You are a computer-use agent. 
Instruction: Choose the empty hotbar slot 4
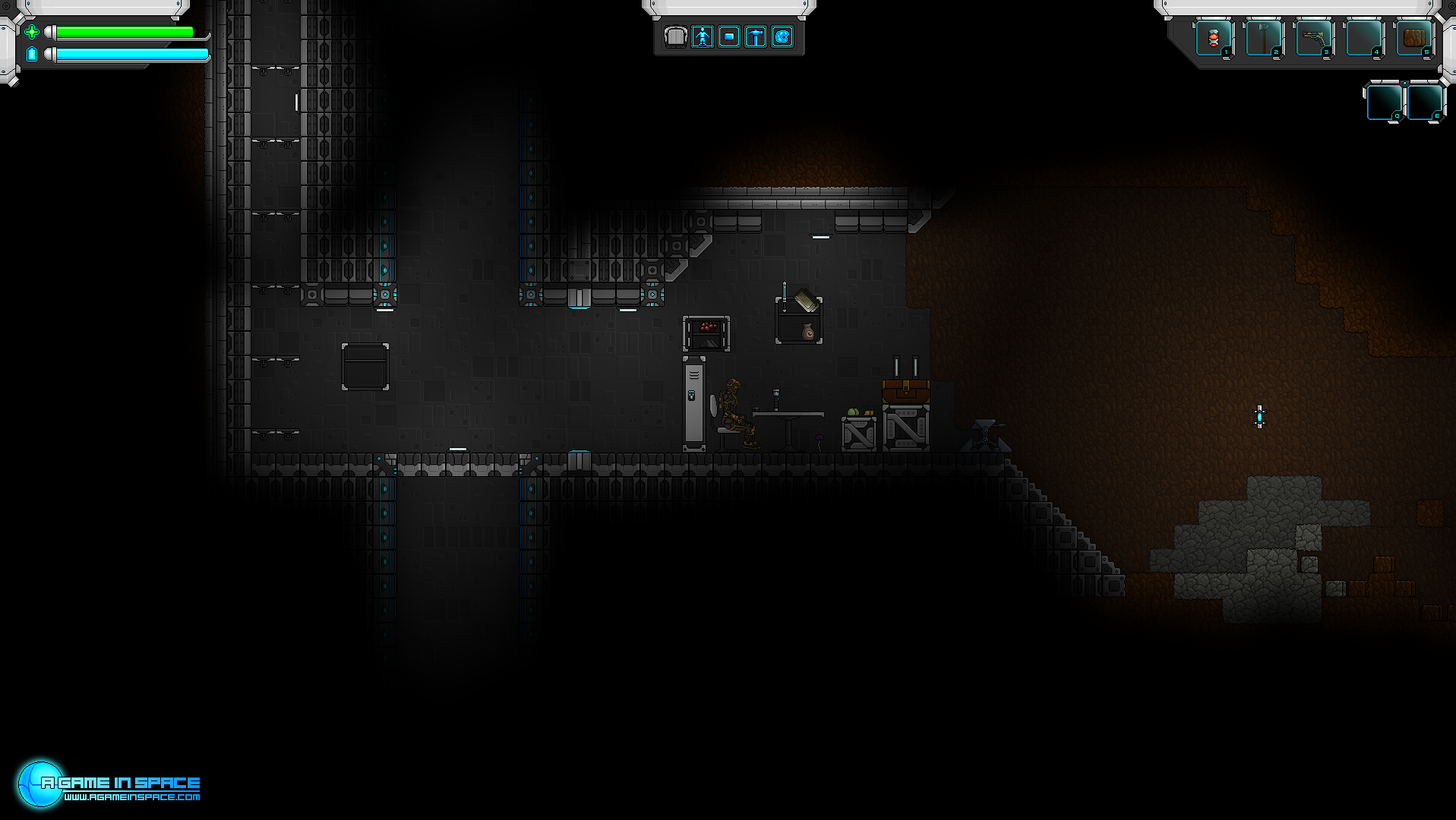pos(1363,38)
